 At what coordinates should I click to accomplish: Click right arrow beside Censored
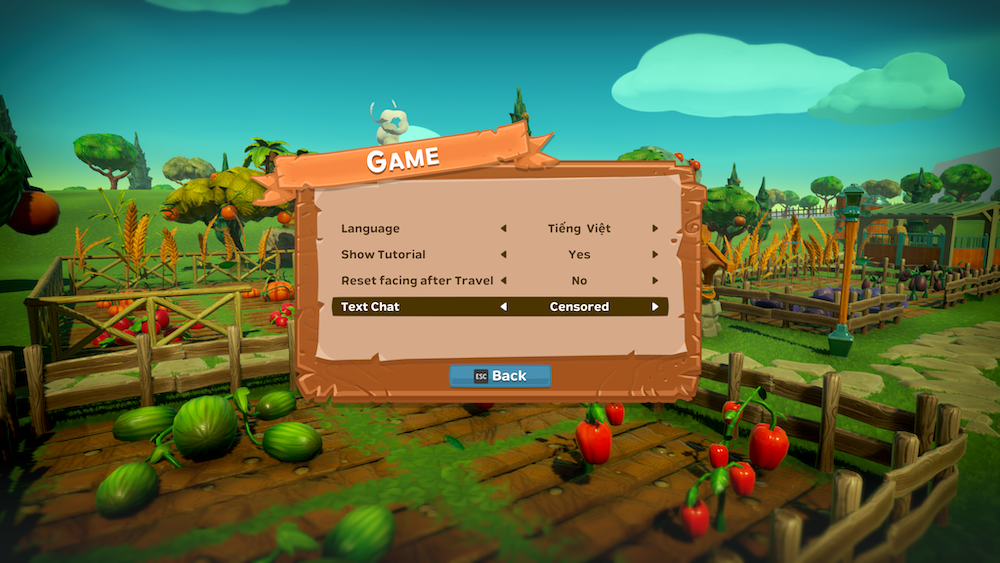(x=655, y=307)
